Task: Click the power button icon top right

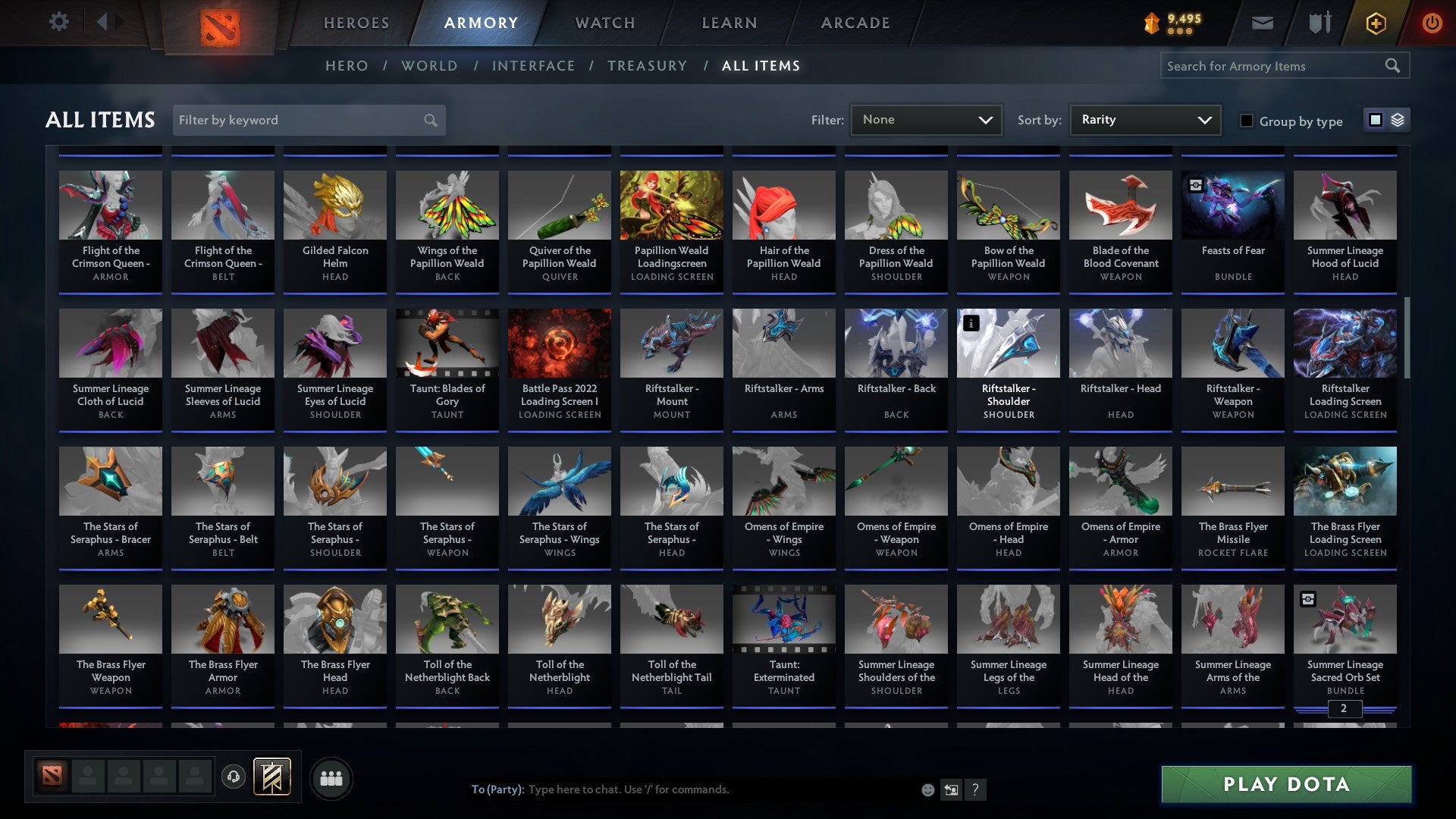Action: click(1432, 23)
